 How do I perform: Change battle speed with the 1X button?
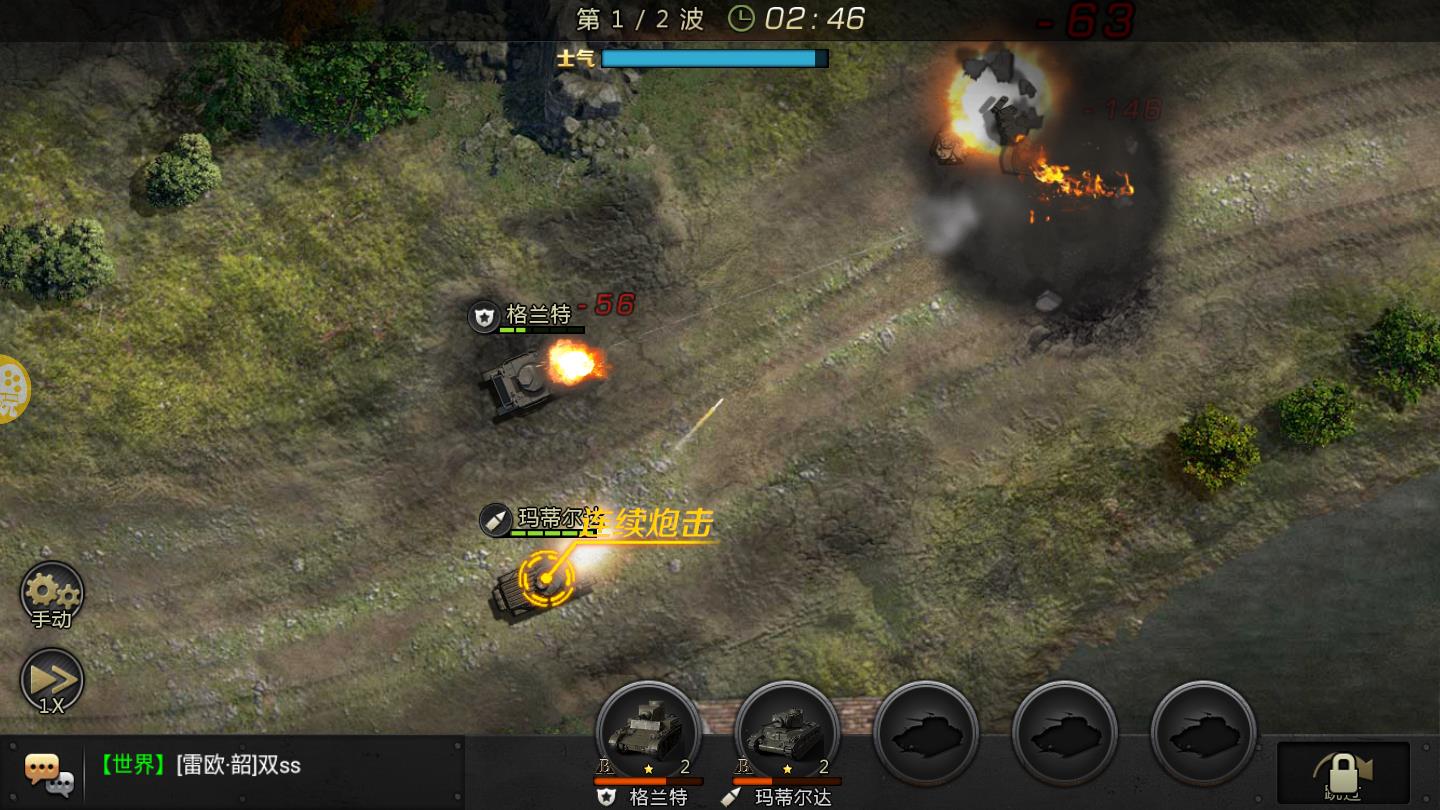pyautogui.click(x=52, y=681)
